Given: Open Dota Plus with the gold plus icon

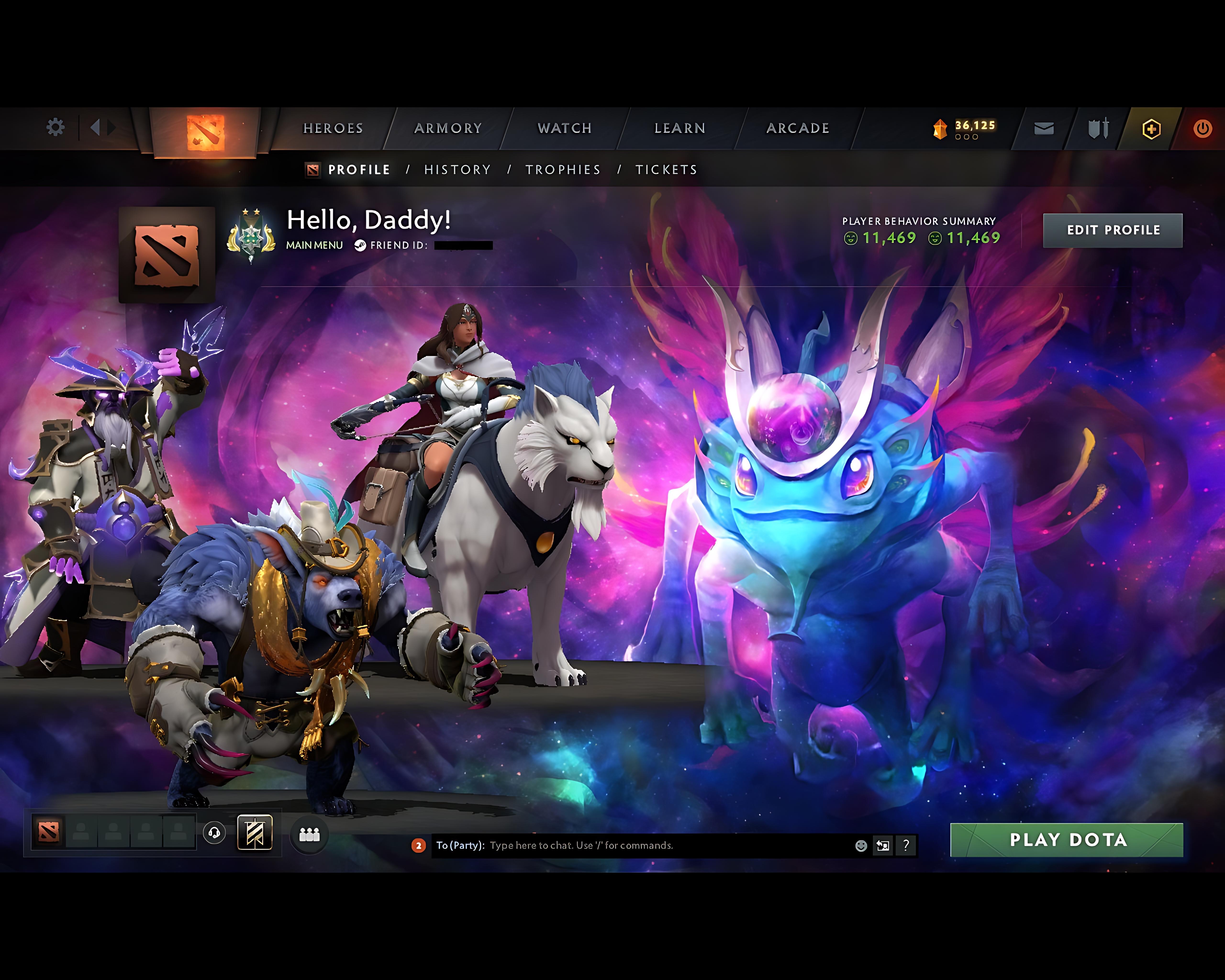Looking at the screenshot, I should coord(1152,128).
